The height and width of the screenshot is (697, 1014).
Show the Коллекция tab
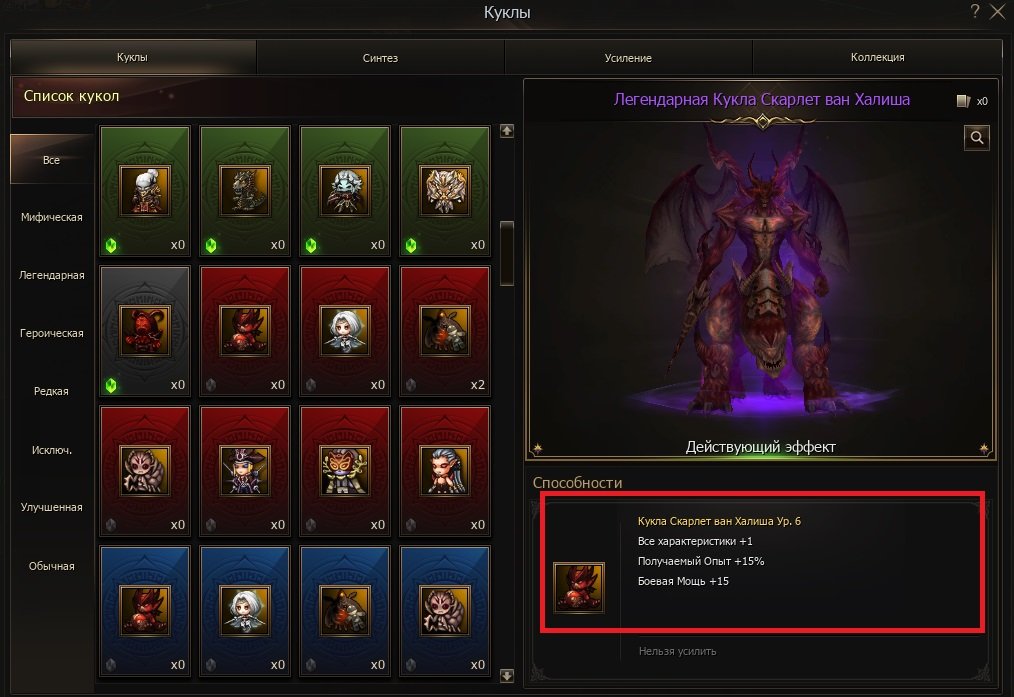pos(877,58)
